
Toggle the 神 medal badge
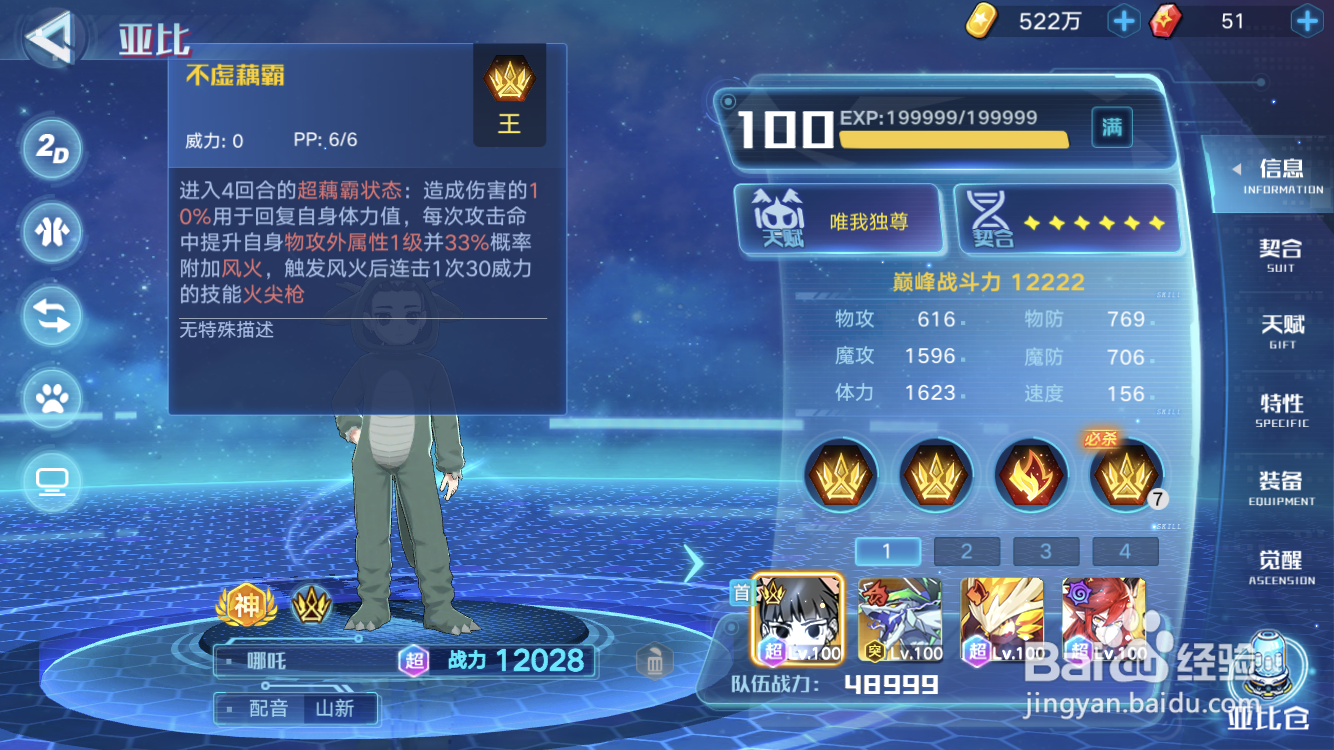point(245,605)
